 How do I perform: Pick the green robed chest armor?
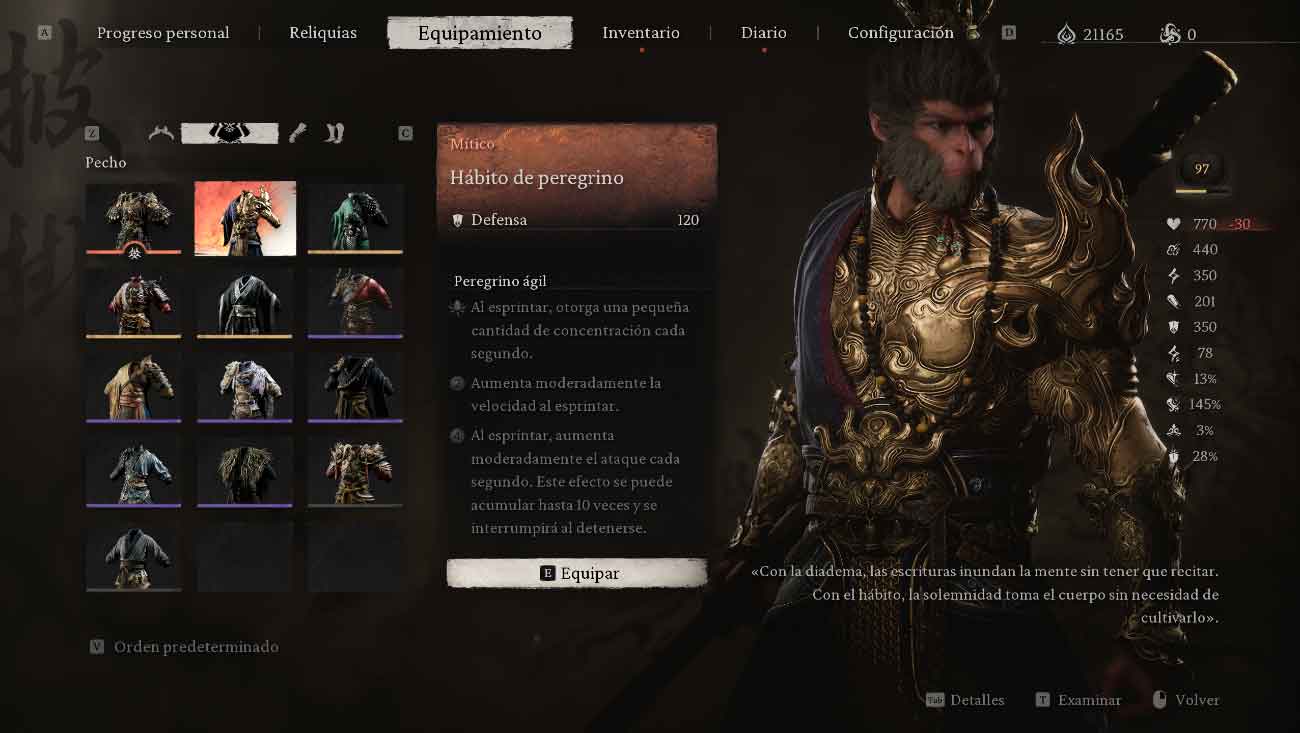pos(355,218)
